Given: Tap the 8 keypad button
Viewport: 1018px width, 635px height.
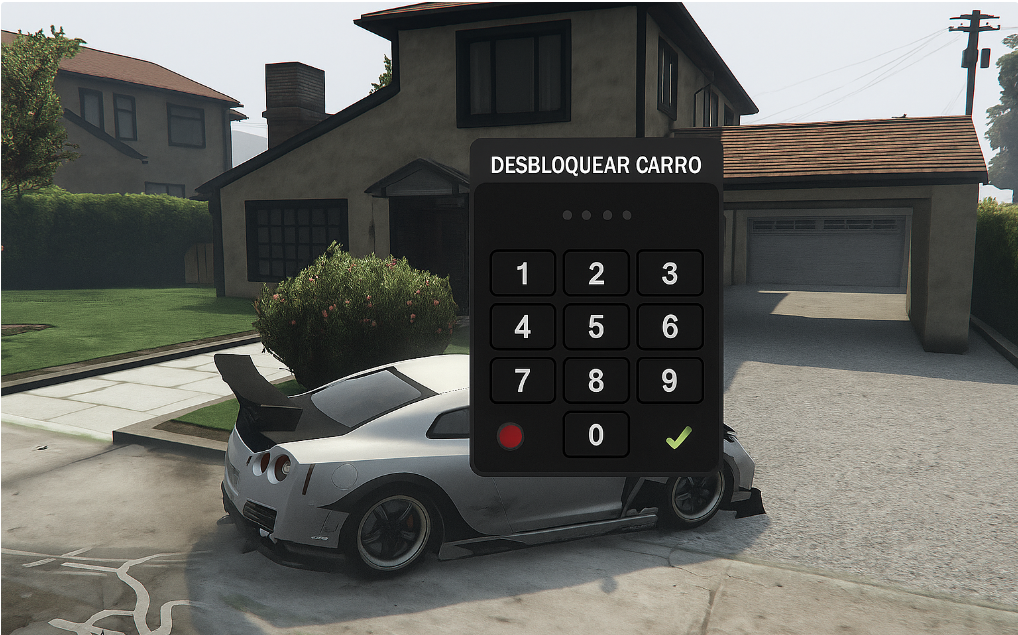Looking at the screenshot, I should coord(596,381).
